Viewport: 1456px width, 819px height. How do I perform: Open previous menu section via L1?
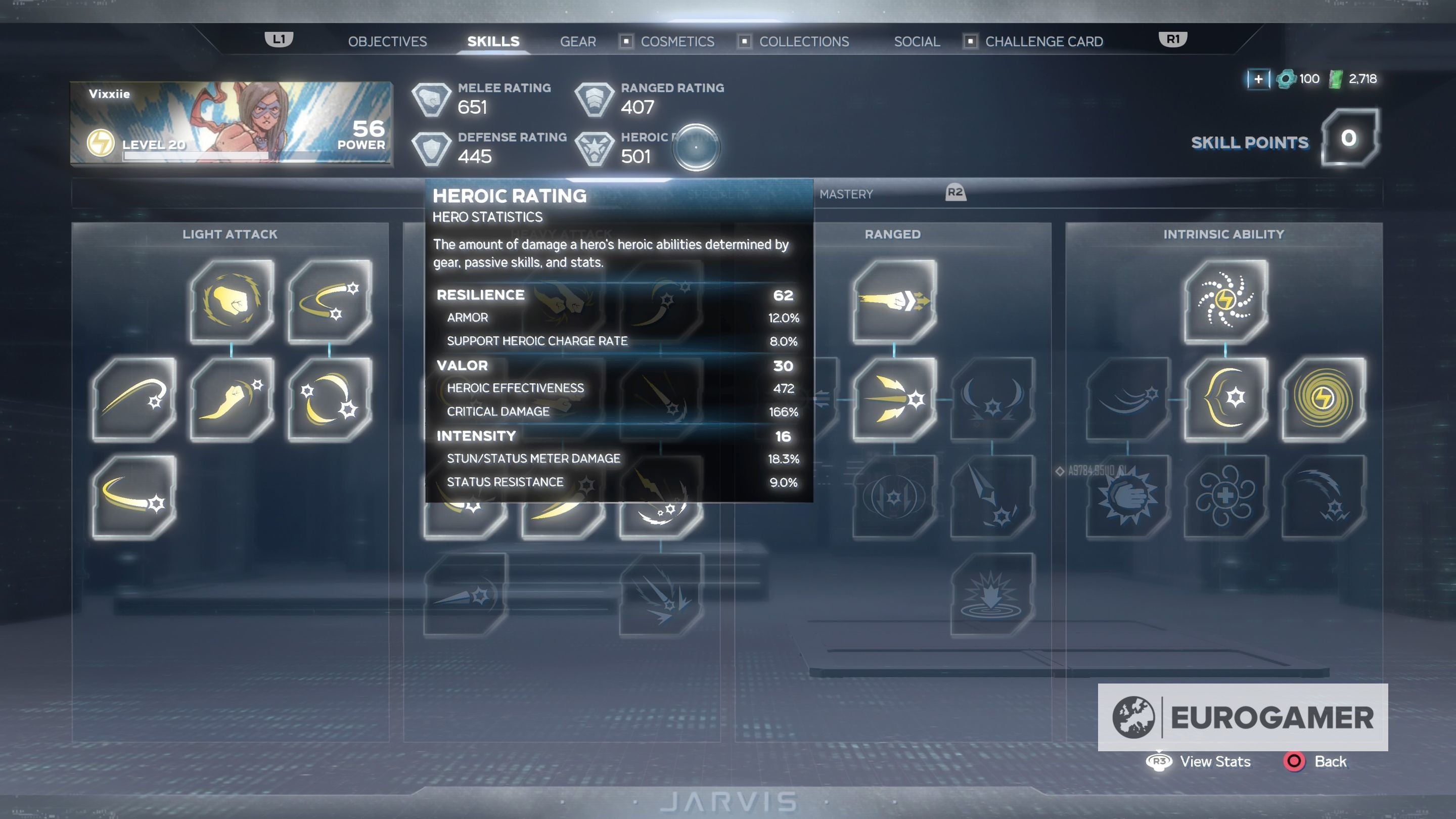tap(278, 39)
